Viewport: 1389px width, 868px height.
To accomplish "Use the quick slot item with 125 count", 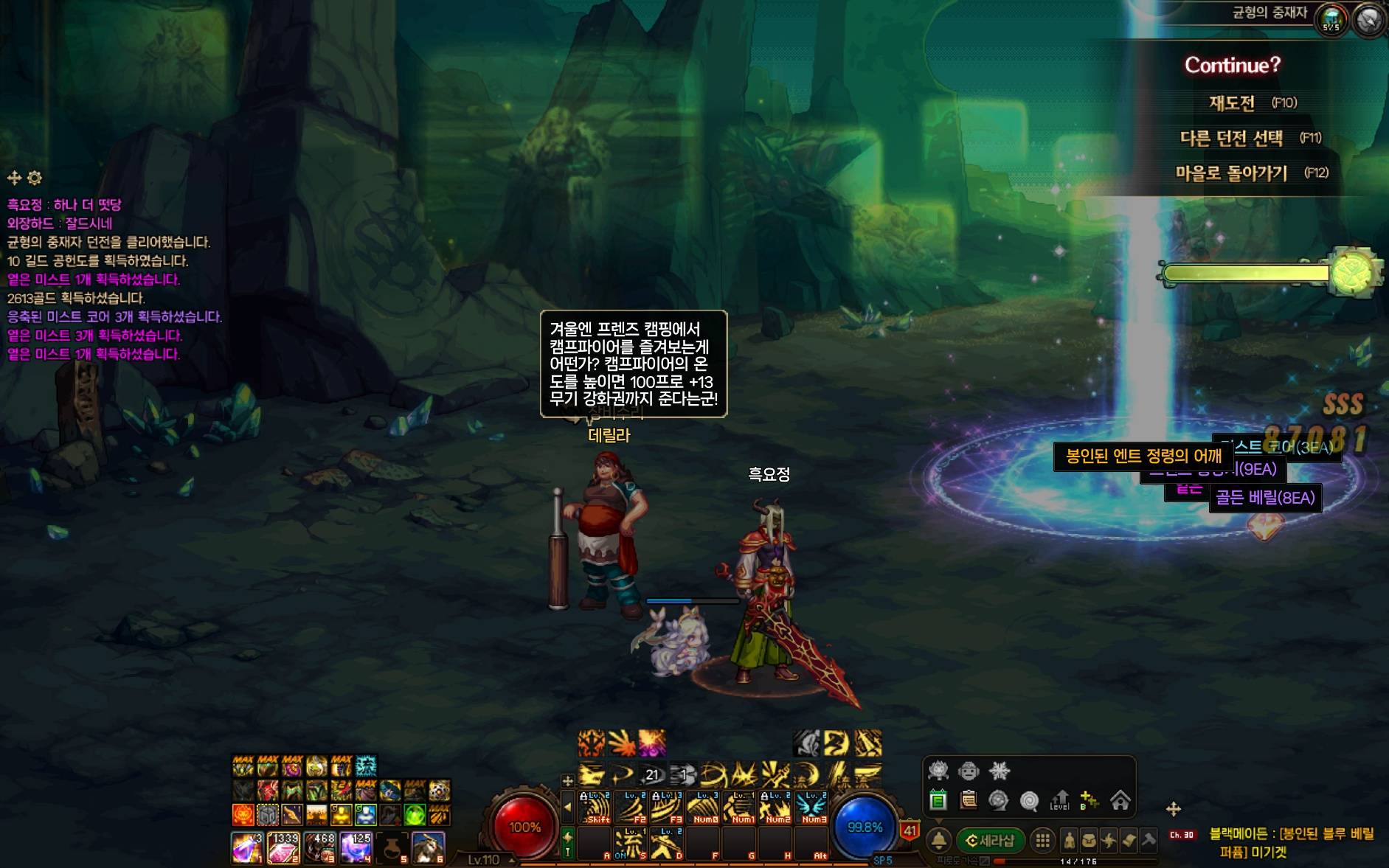I will click(356, 848).
